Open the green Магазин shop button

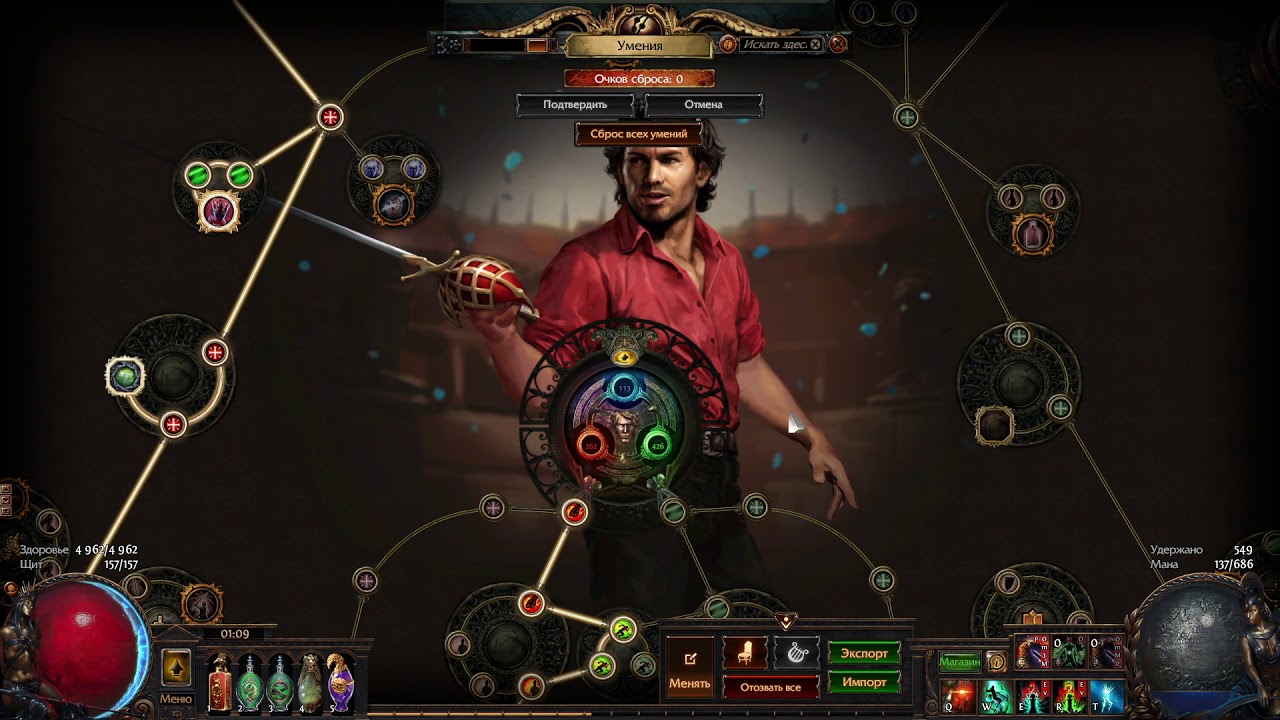coord(960,661)
